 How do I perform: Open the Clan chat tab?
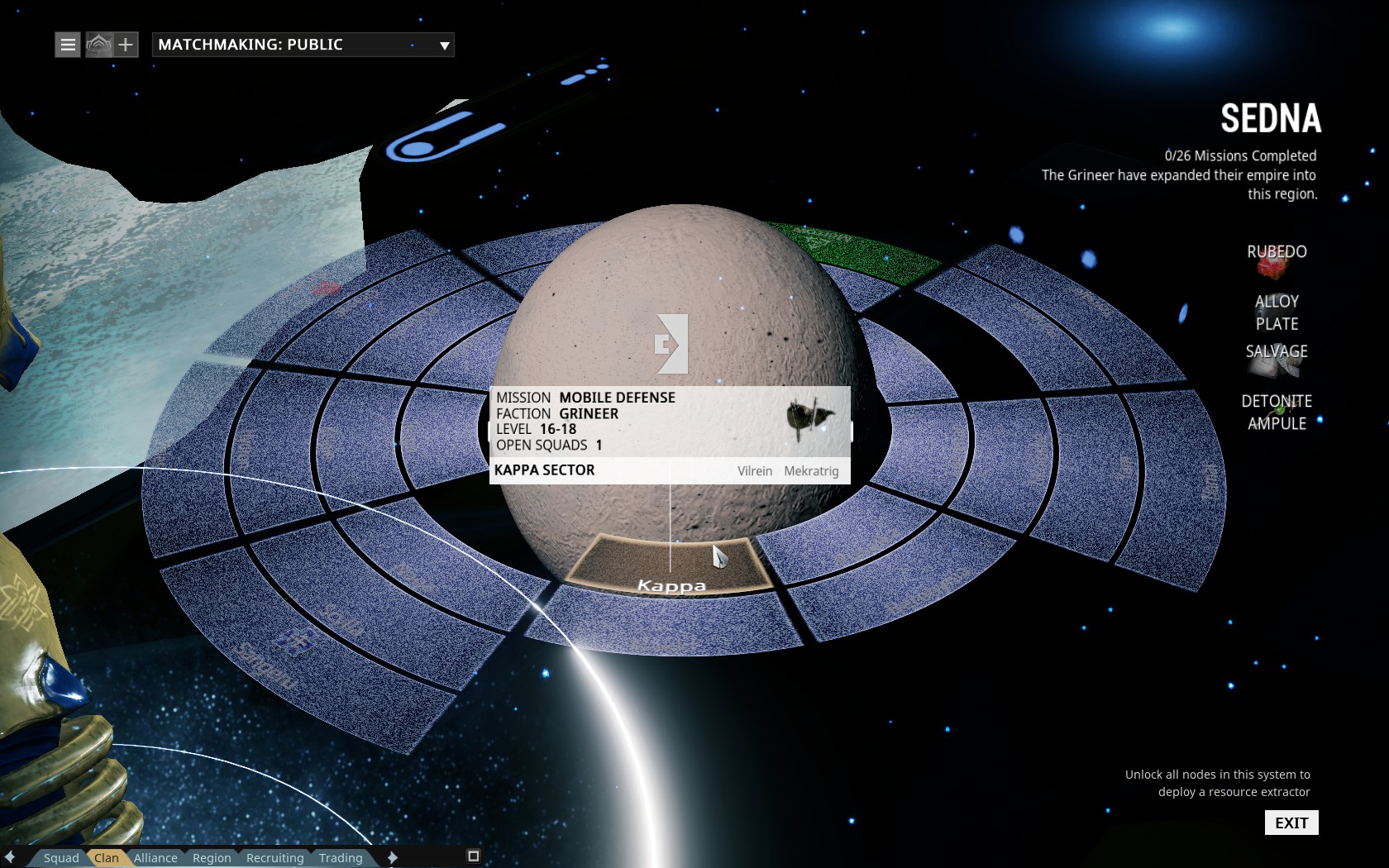pos(107,858)
